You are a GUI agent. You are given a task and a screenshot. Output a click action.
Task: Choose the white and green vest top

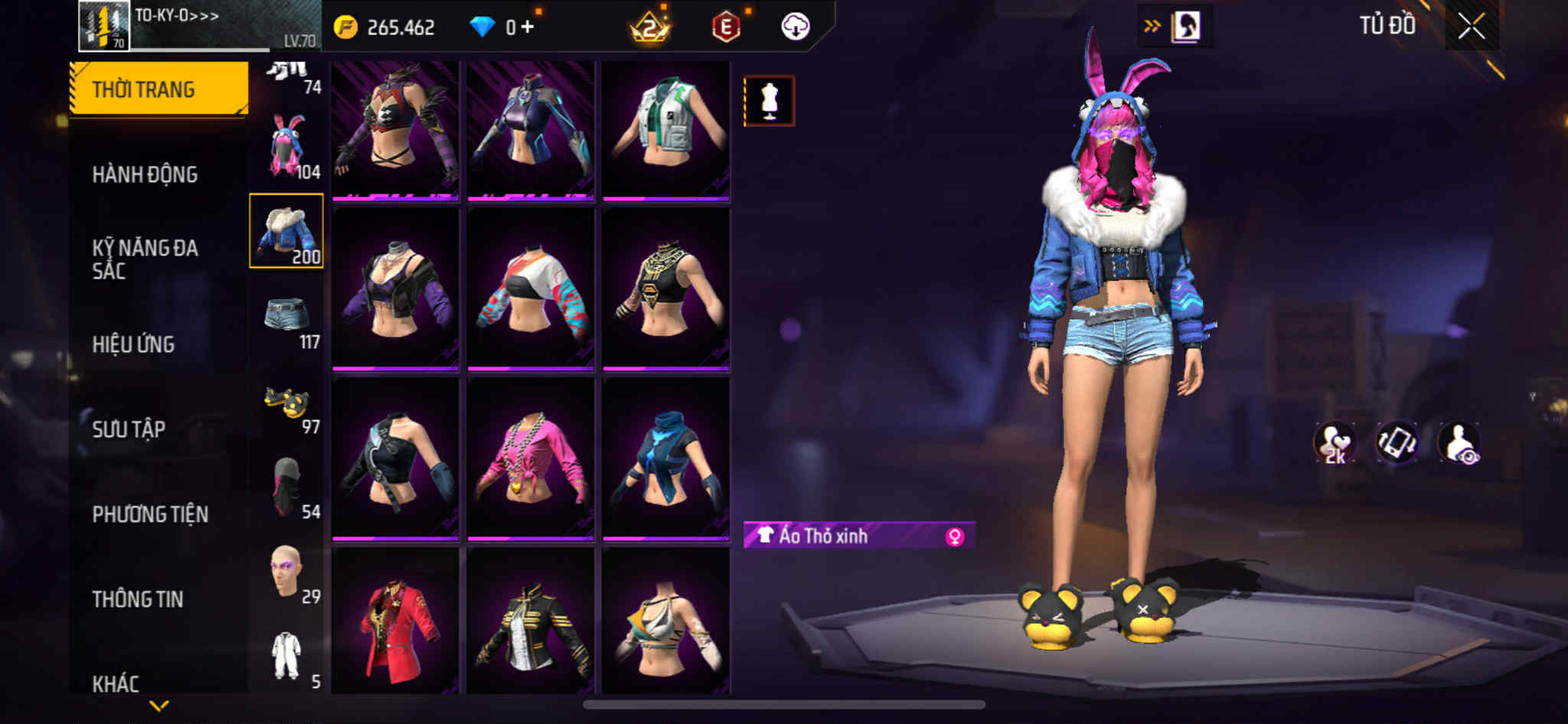[665, 129]
